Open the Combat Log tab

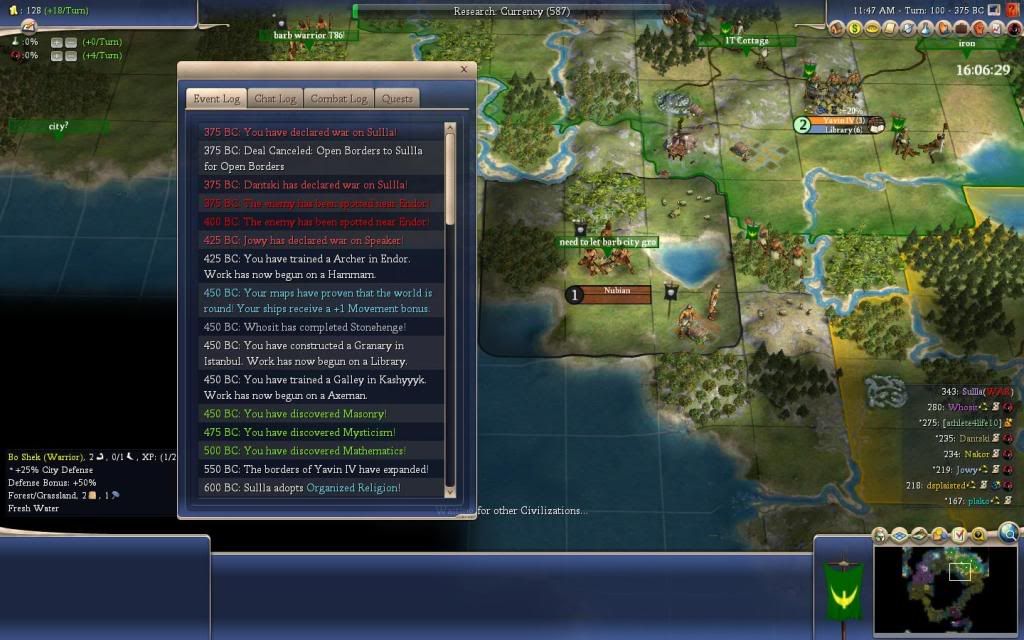click(x=339, y=99)
